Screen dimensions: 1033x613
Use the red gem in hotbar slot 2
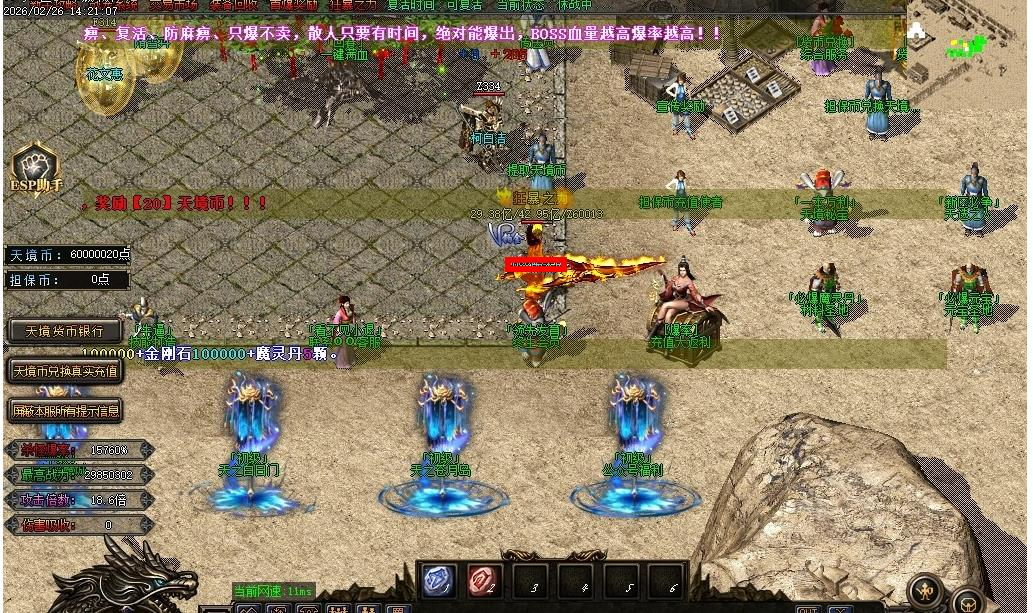point(485,581)
